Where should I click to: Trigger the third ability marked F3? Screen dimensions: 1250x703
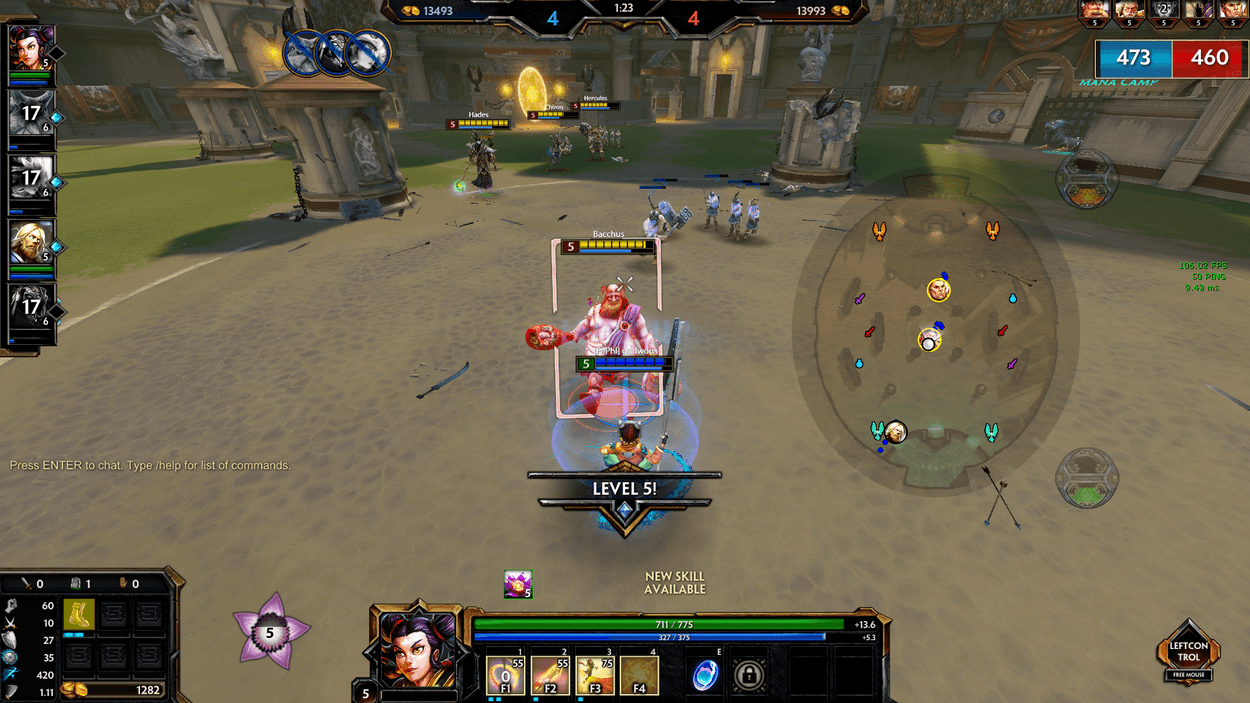click(x=595, y=675)
